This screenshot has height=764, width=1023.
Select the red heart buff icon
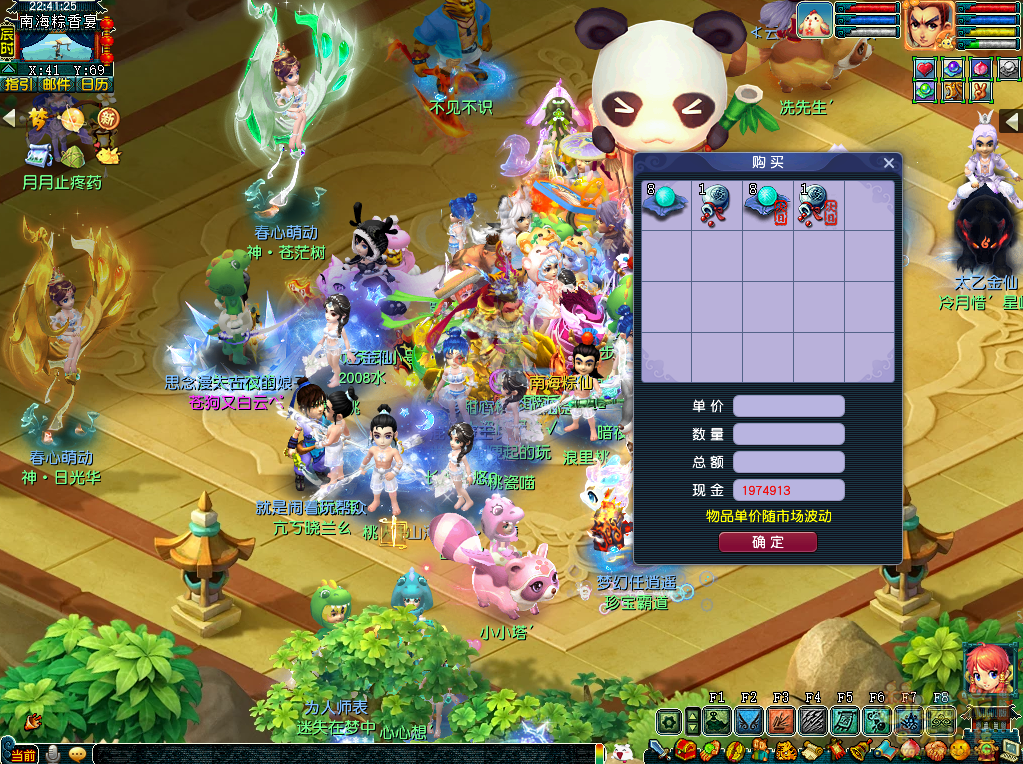pos(925,69)
